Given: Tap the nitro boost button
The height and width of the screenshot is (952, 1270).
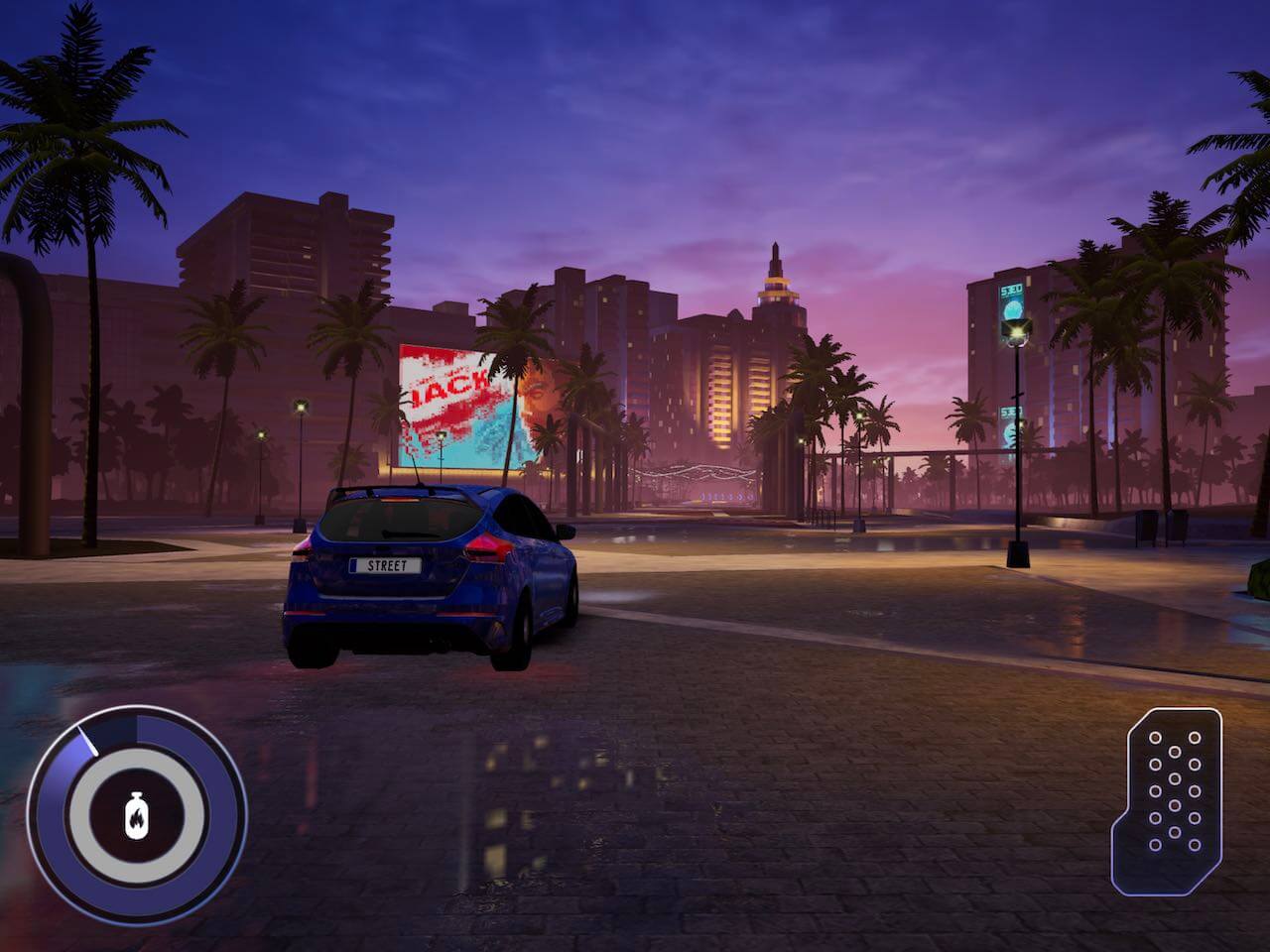Looking at the screenshot, I should pyautogui.click(x=136, y=816).
